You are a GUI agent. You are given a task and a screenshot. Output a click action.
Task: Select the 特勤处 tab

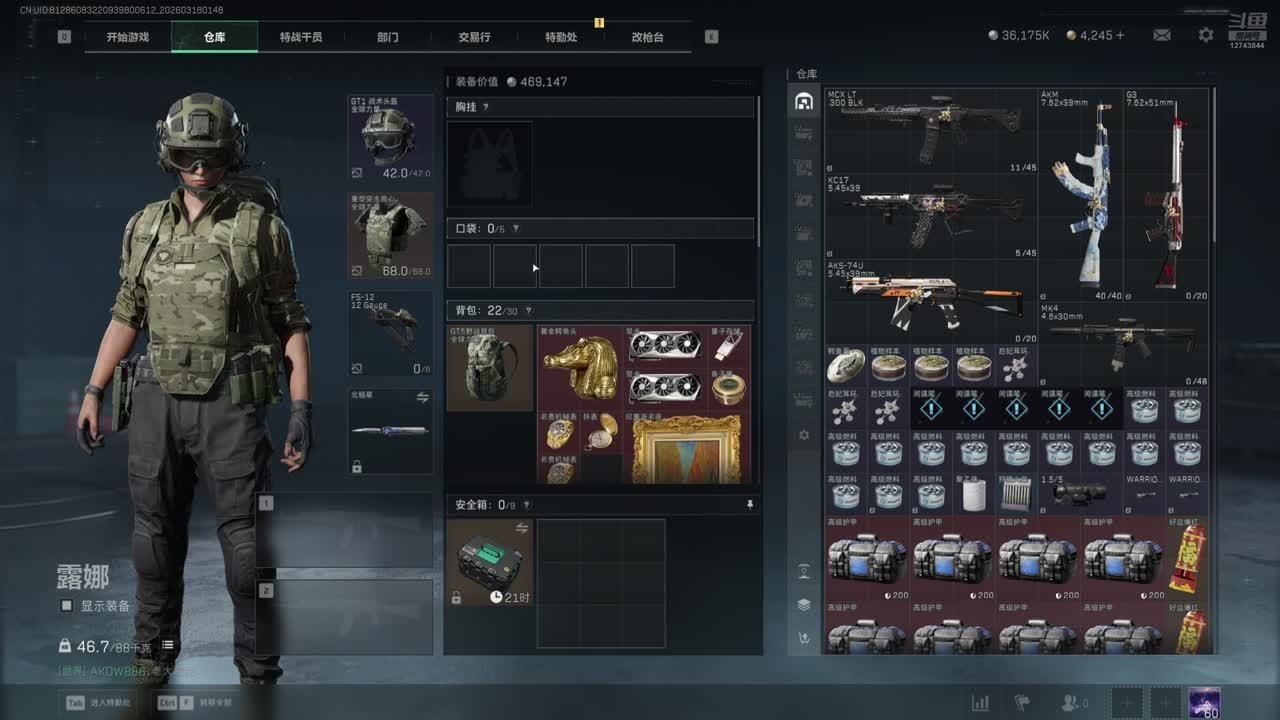click(x=561, y=37)
